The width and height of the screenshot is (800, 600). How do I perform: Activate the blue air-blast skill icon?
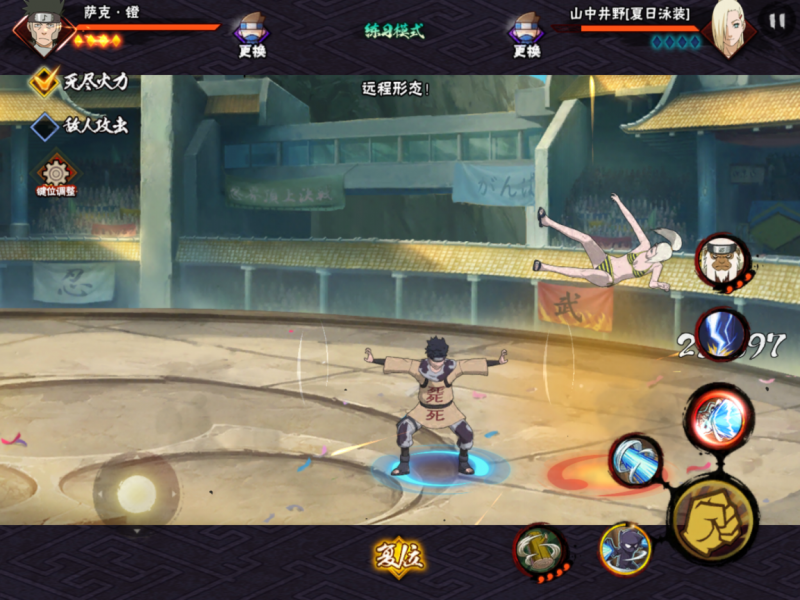[637, 461]
